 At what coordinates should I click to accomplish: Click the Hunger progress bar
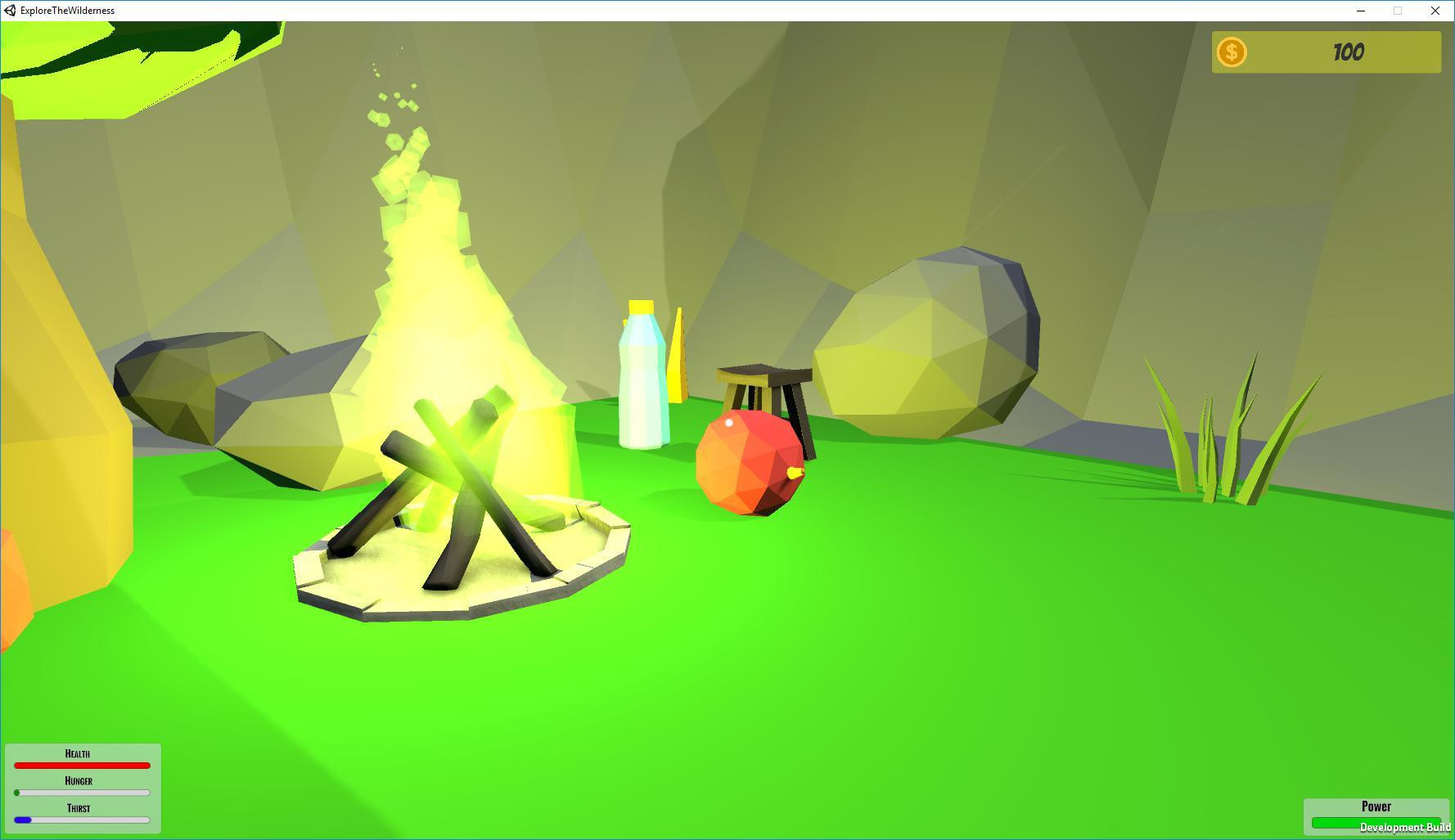click(82, 793)
